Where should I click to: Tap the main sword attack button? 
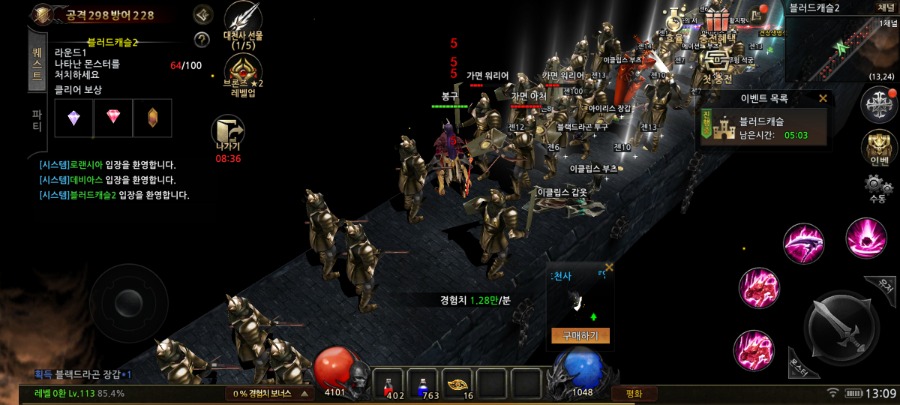[x=838, y=326]
